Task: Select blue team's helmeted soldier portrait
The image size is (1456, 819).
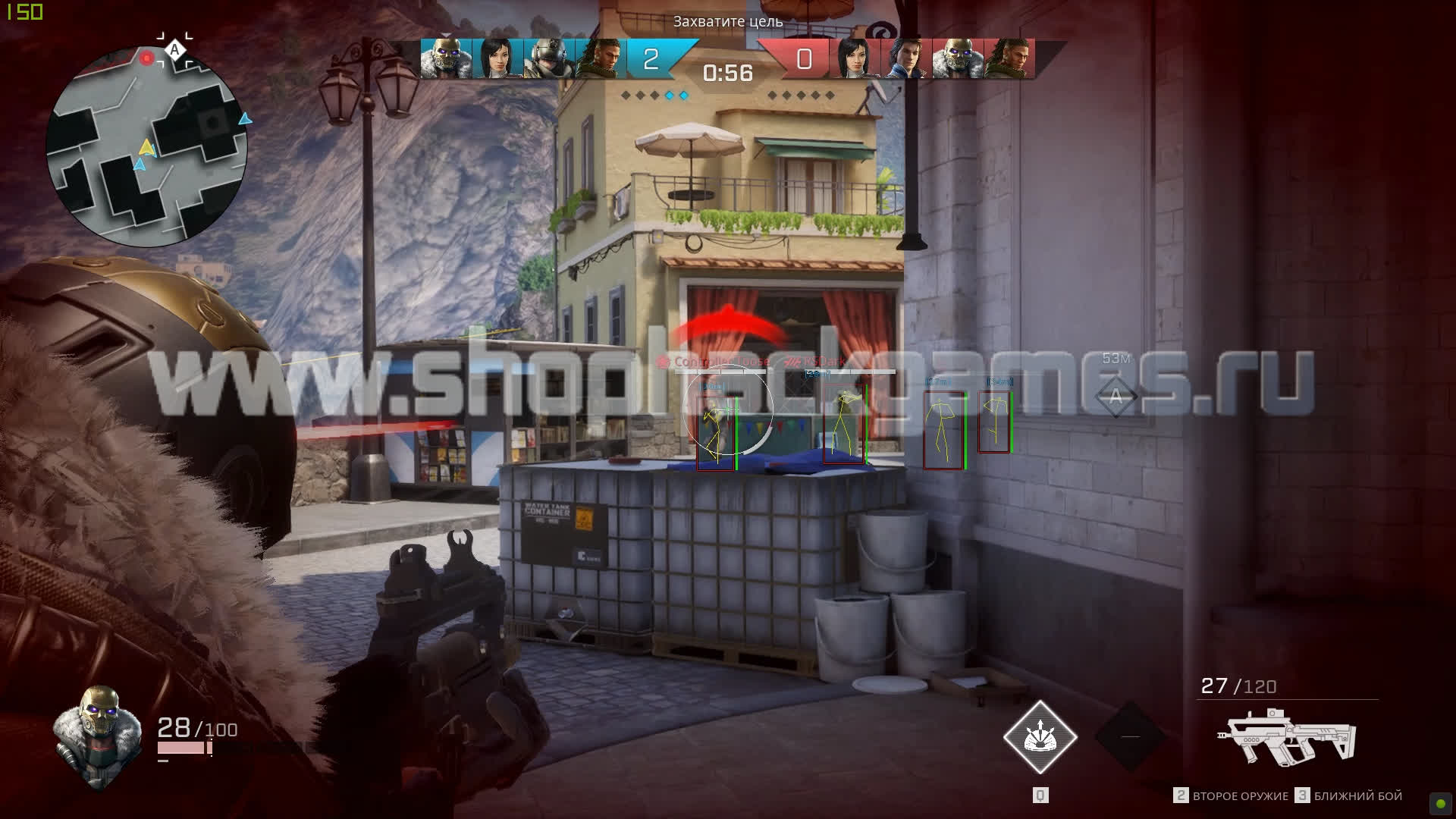Action: (x=549, y=58)
